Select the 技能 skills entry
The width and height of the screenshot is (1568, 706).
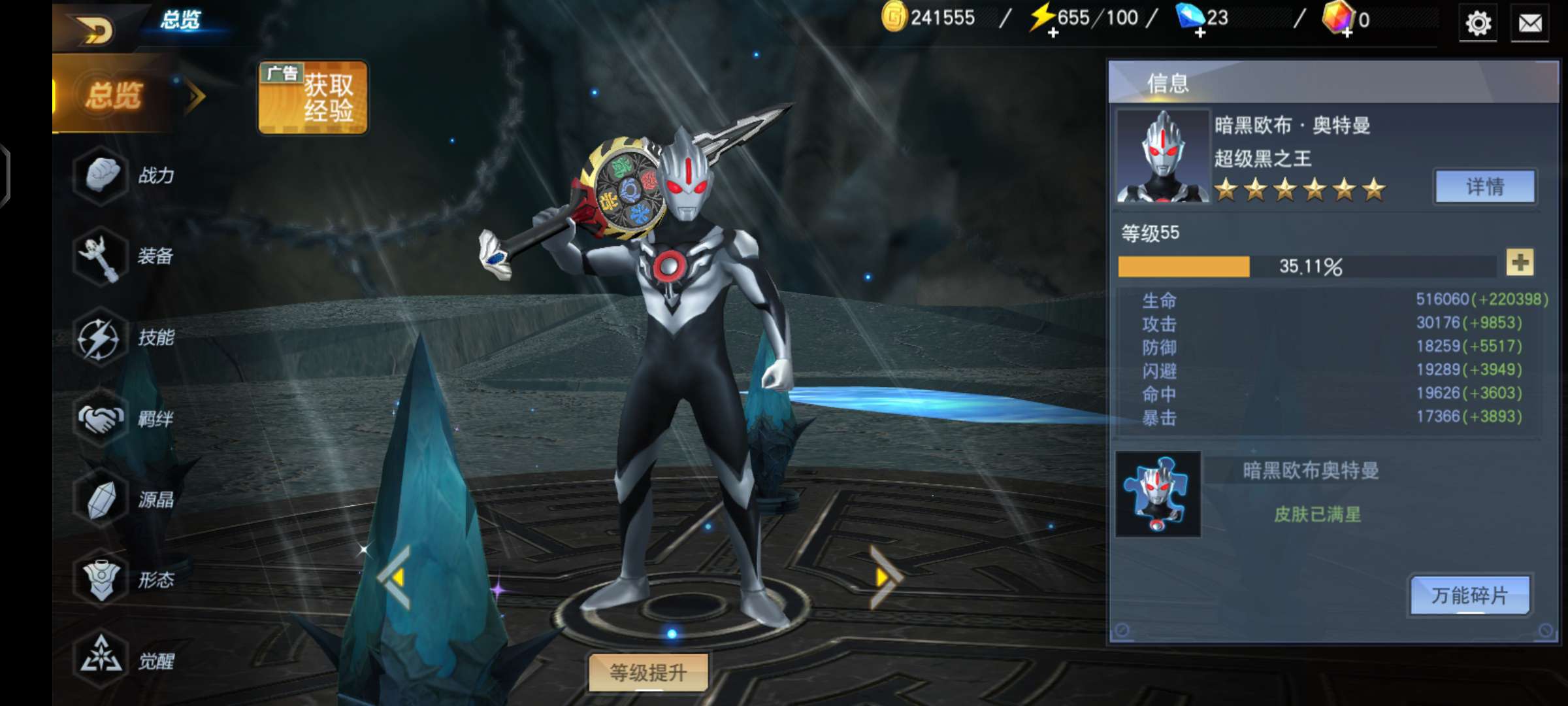coord(124,337)
